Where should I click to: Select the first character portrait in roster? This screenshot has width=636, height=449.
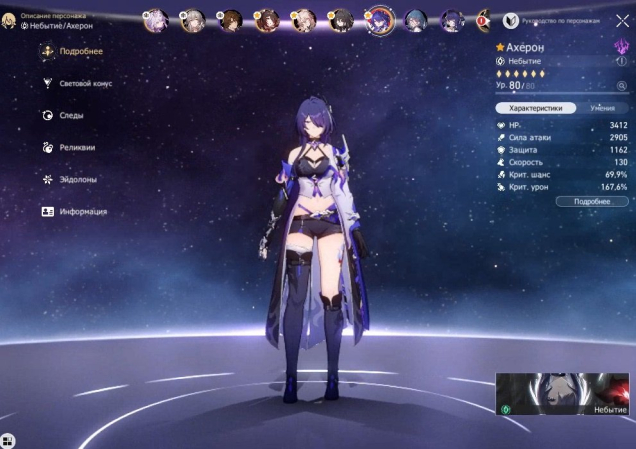[155, 19]
